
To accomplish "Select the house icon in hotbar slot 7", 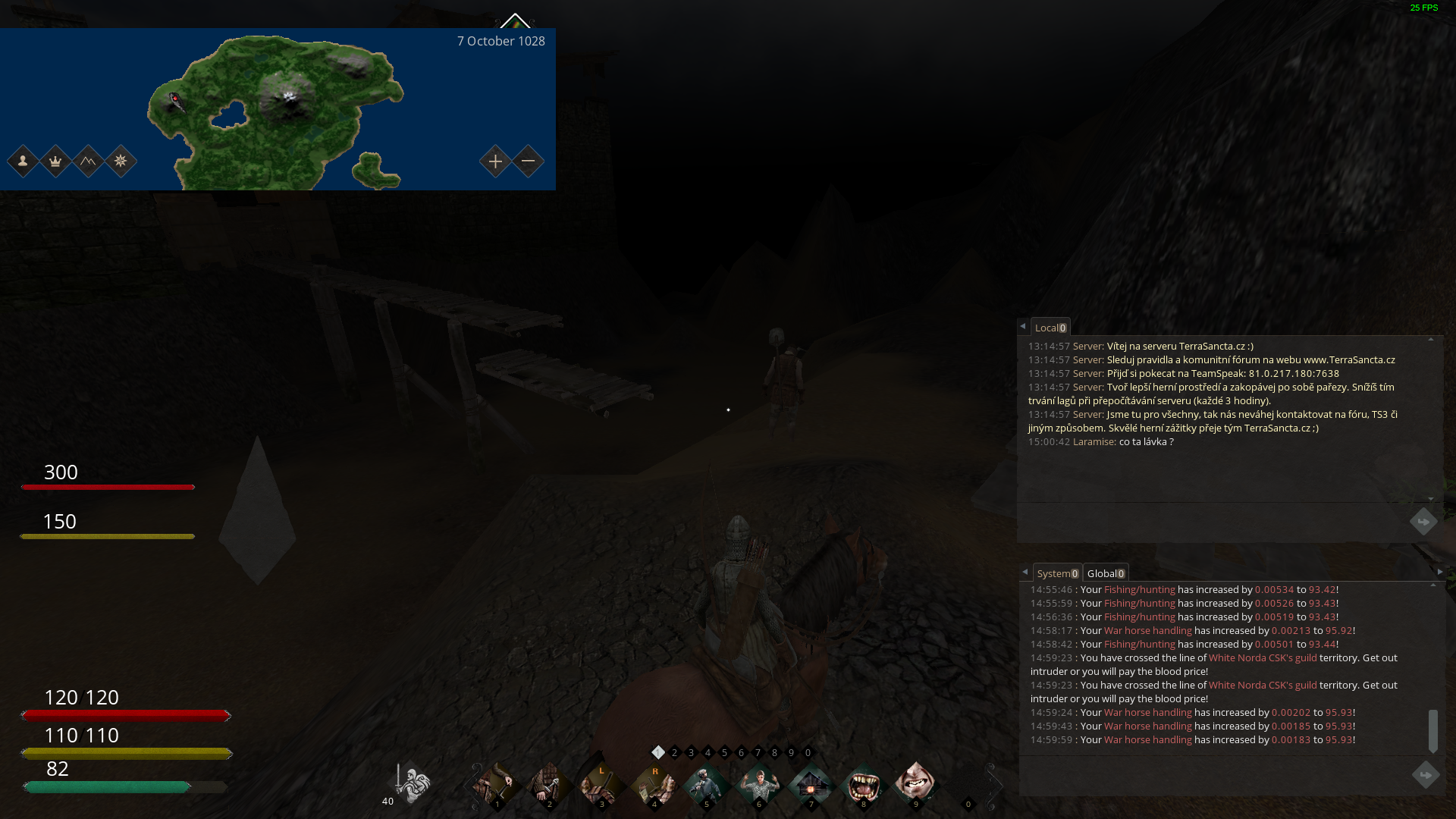I will click(811, 784).
